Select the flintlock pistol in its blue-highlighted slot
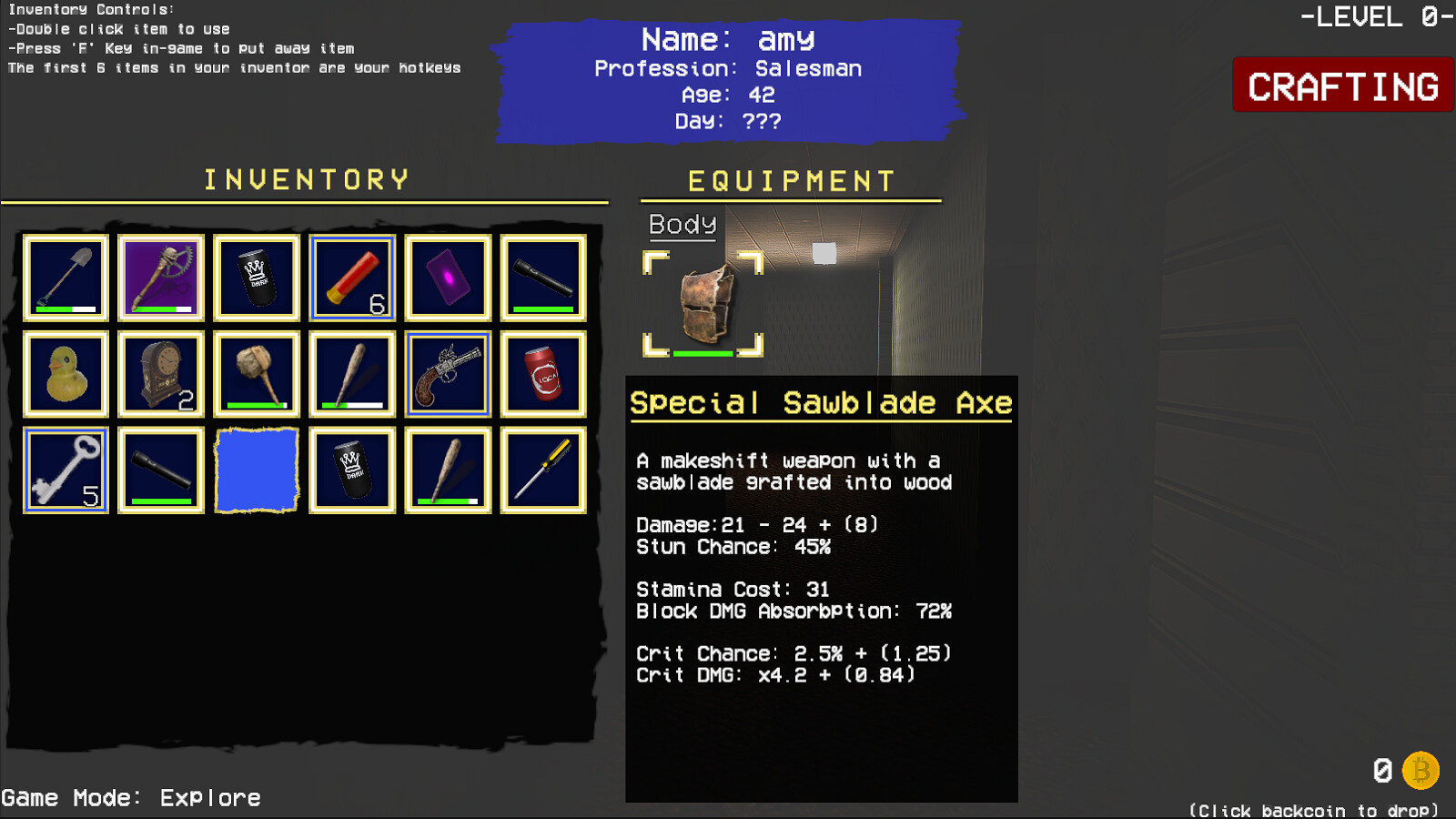Image resolution: width=1456 pixels, height=819 pixels. pyautogui.click(x=448, y=374)
